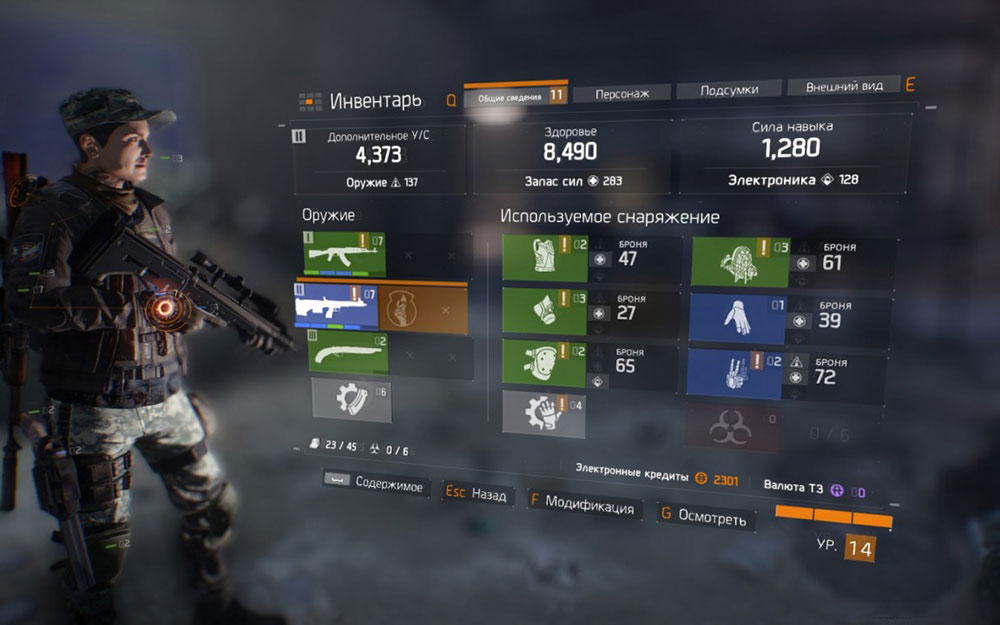Go back with the Назад button
This screenshot has height=625, width=1000.
[x=477, y=494]
